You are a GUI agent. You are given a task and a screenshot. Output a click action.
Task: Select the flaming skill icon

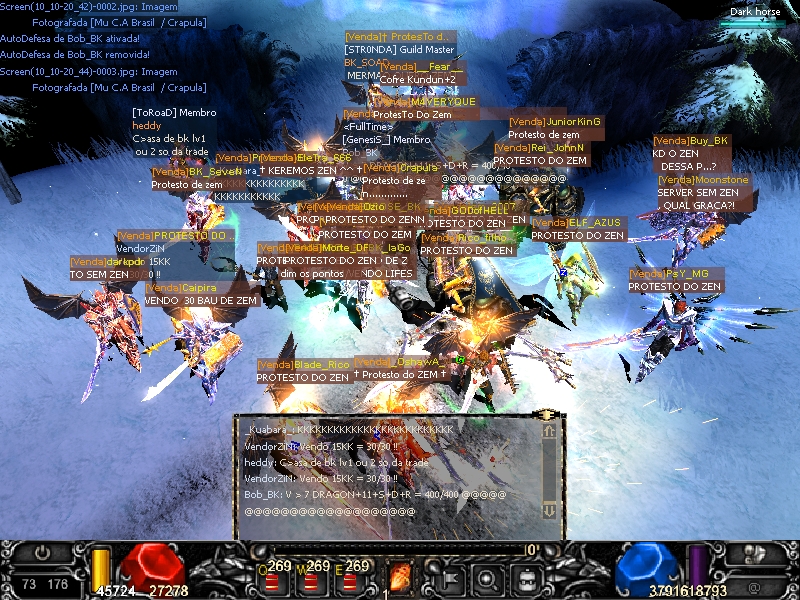(x=401, y=577)
